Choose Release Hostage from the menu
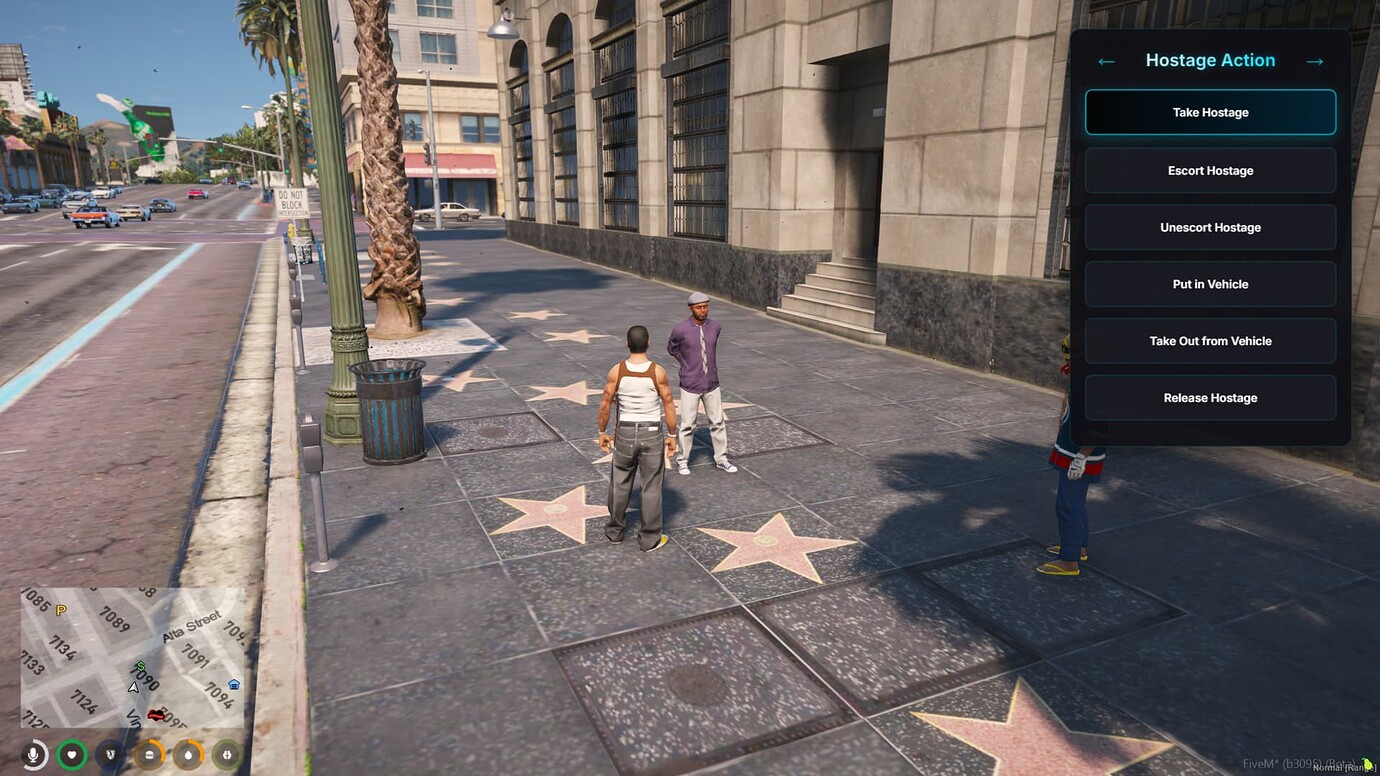This screenshot has height=776, width=1380. coord(1210,397)
